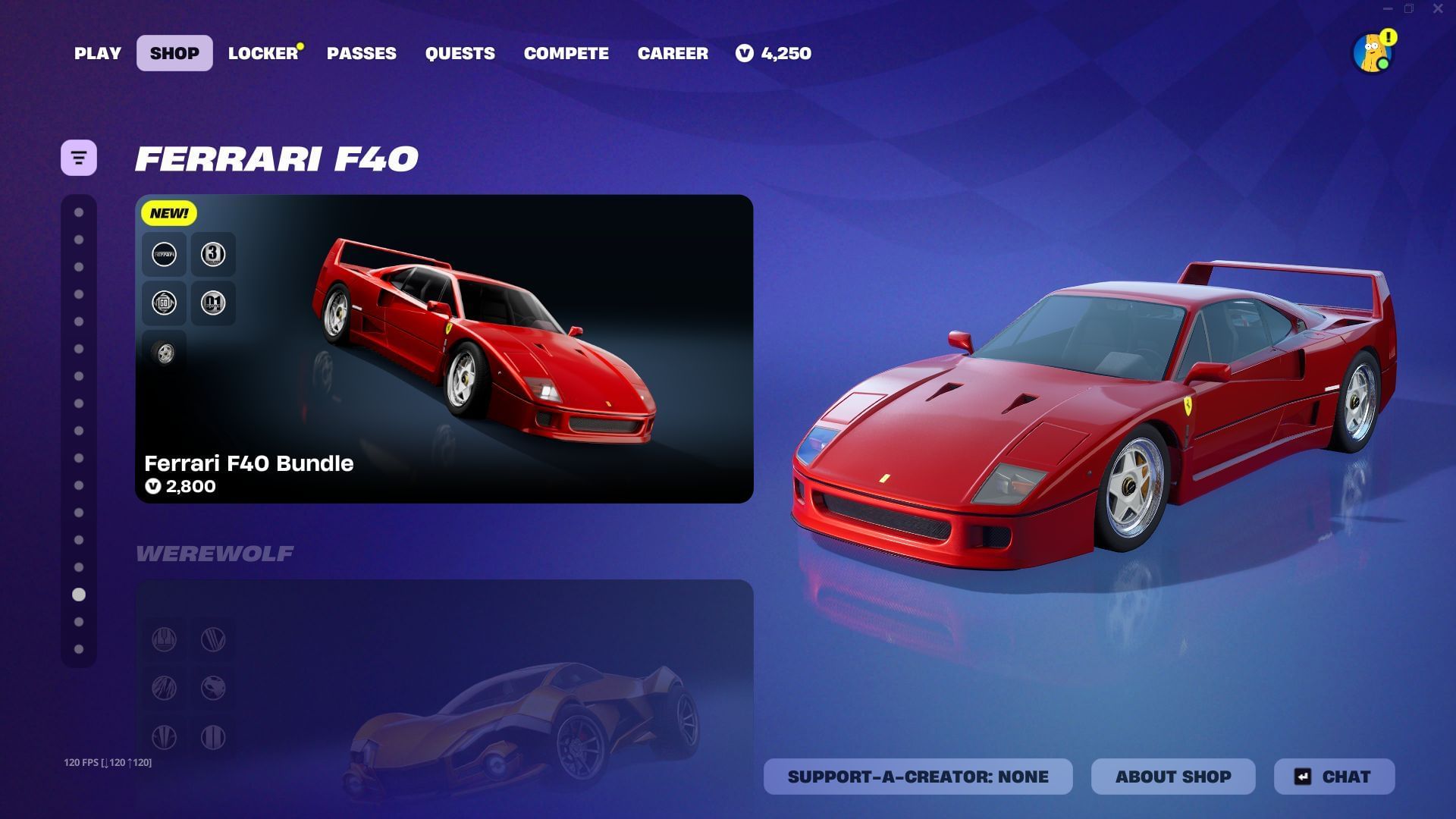This screenshot has height=819, width=1456.
Task: Open About Shop
Action: [x=1173, y=776]
